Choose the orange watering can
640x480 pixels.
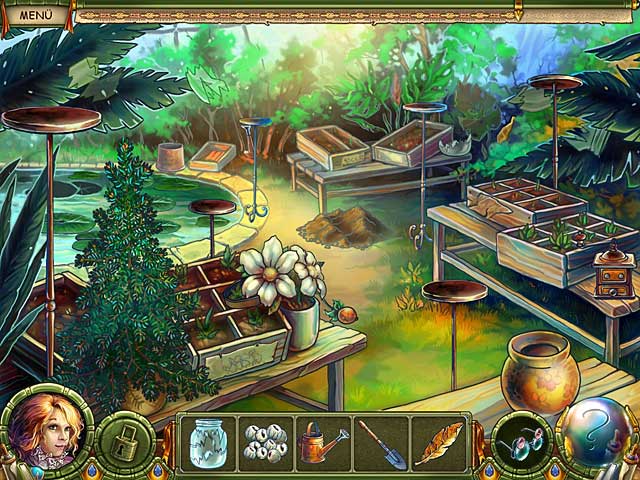tap(323, 443)
